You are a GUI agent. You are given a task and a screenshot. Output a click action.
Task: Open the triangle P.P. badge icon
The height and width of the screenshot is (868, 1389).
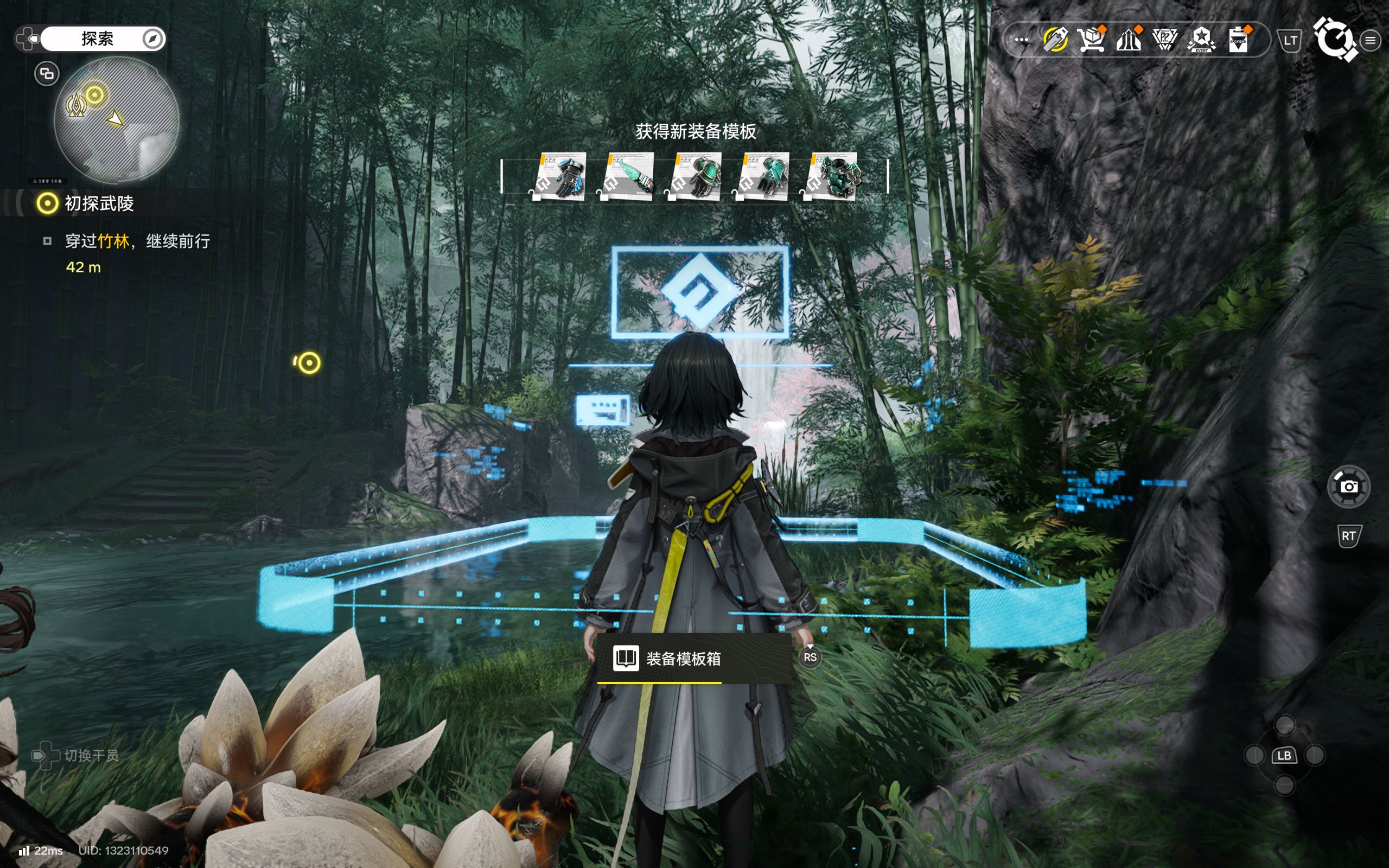point(1164,40)
